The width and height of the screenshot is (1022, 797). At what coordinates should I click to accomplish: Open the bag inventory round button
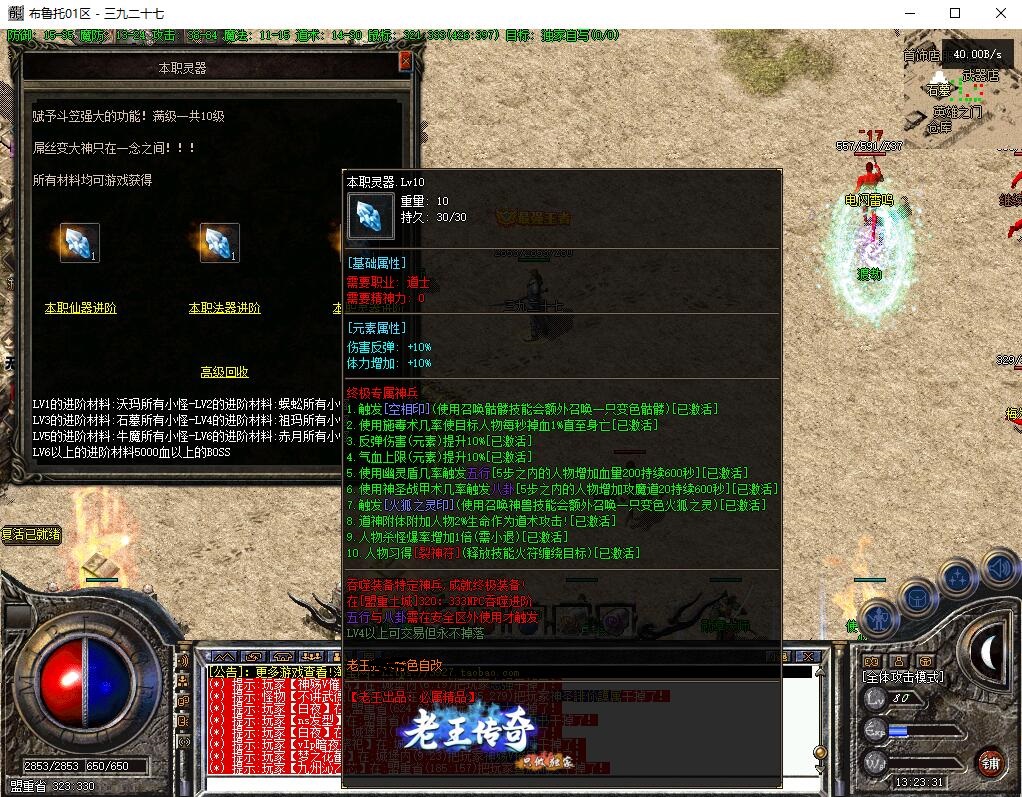pyautogui.click(x=916, y=598)
